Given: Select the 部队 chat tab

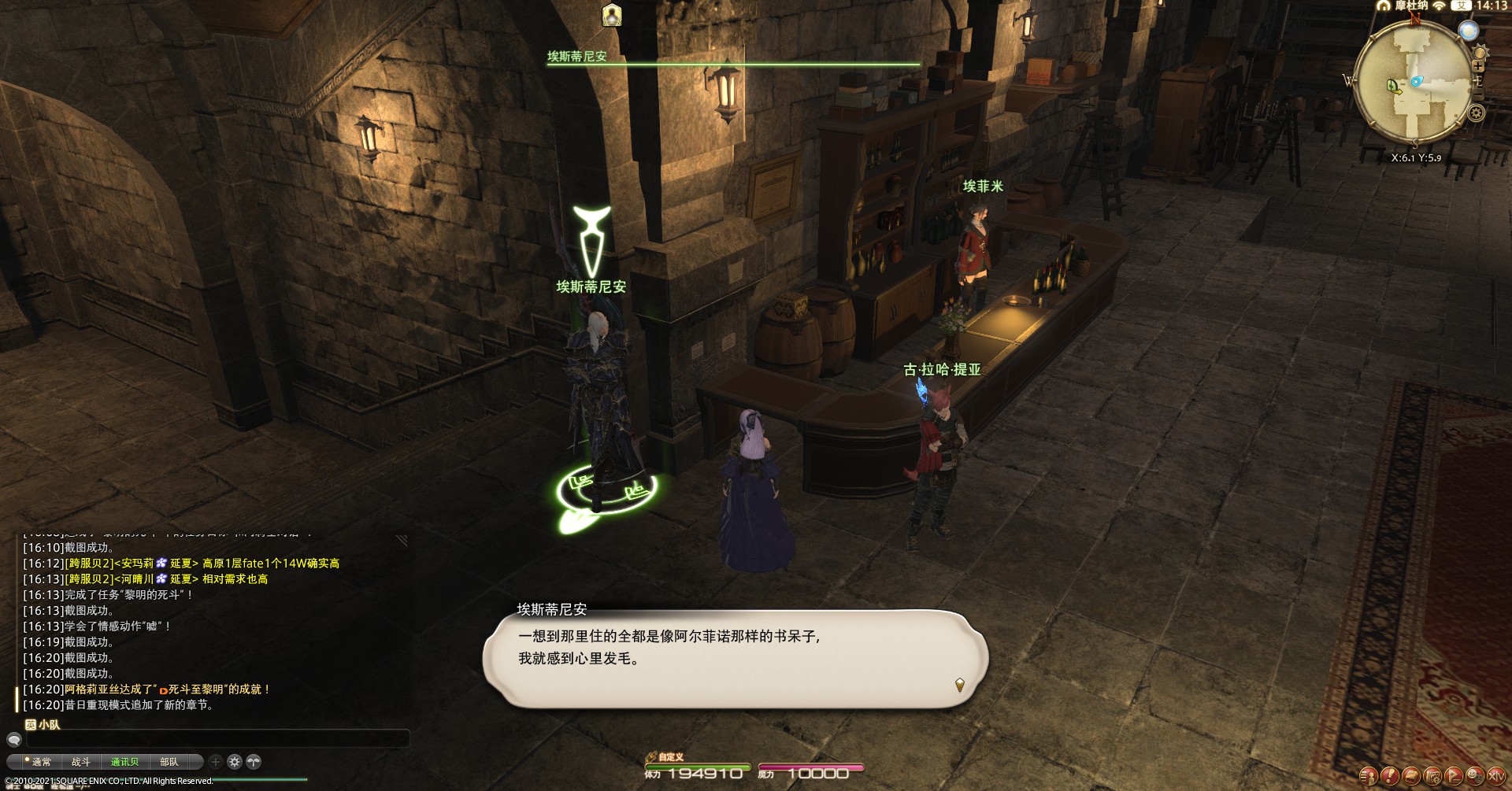Looking at the screenshot, I should 169,762.
